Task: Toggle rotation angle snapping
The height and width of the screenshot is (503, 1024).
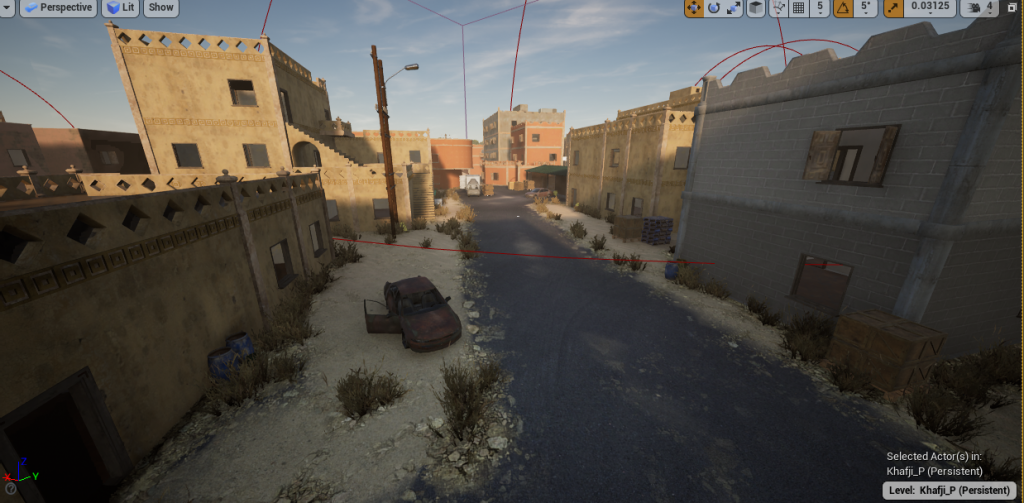Action: pos(843,8)
